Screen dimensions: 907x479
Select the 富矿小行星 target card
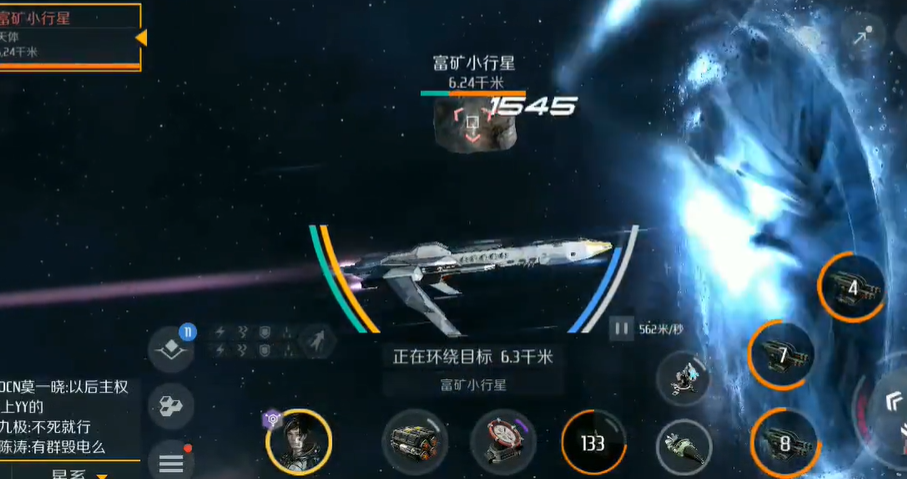pos(70,36)
